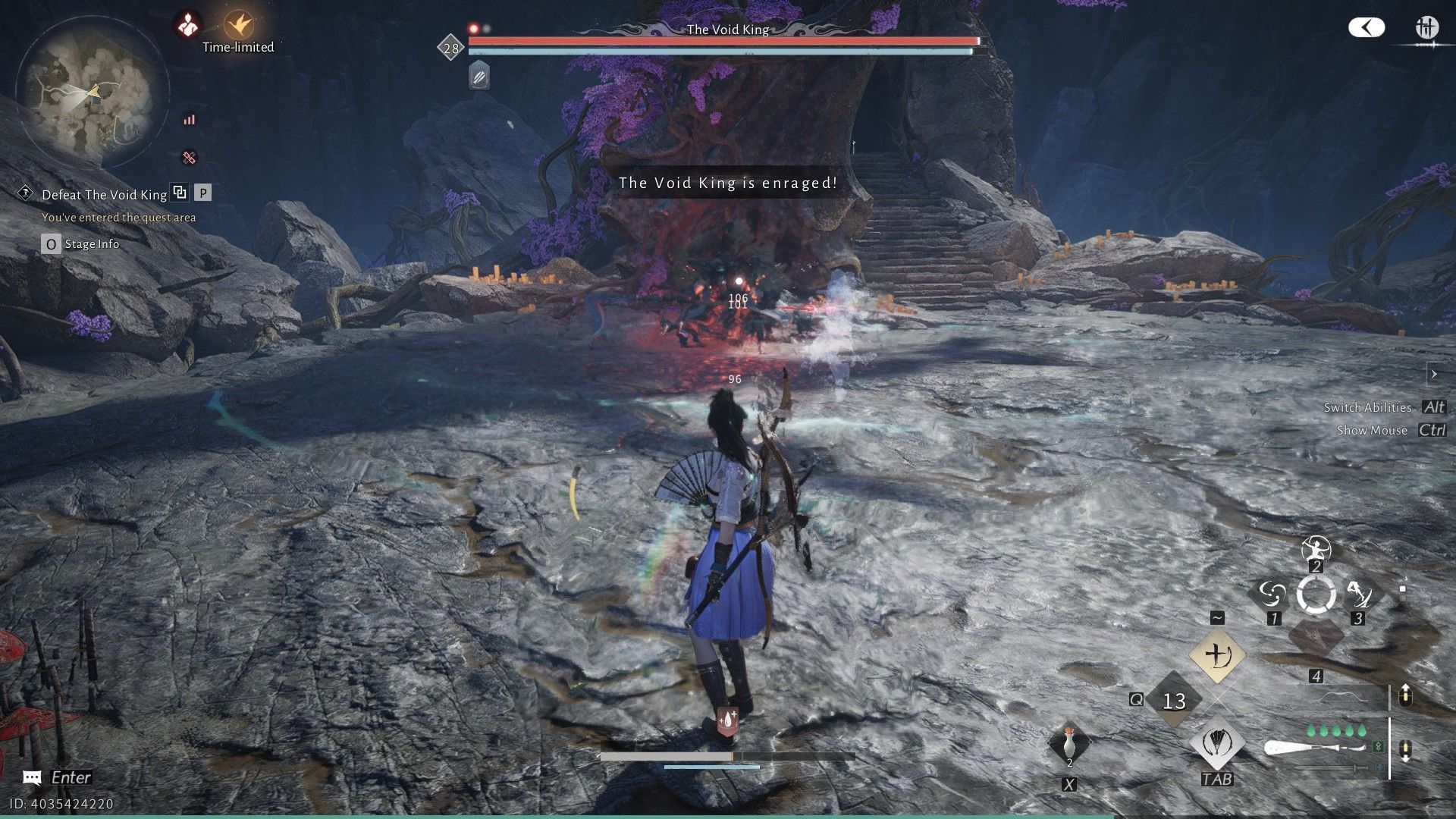Trigger the swirl ability in slot 1
This screenshot has height=819, width=1456.
(1272, 595)
